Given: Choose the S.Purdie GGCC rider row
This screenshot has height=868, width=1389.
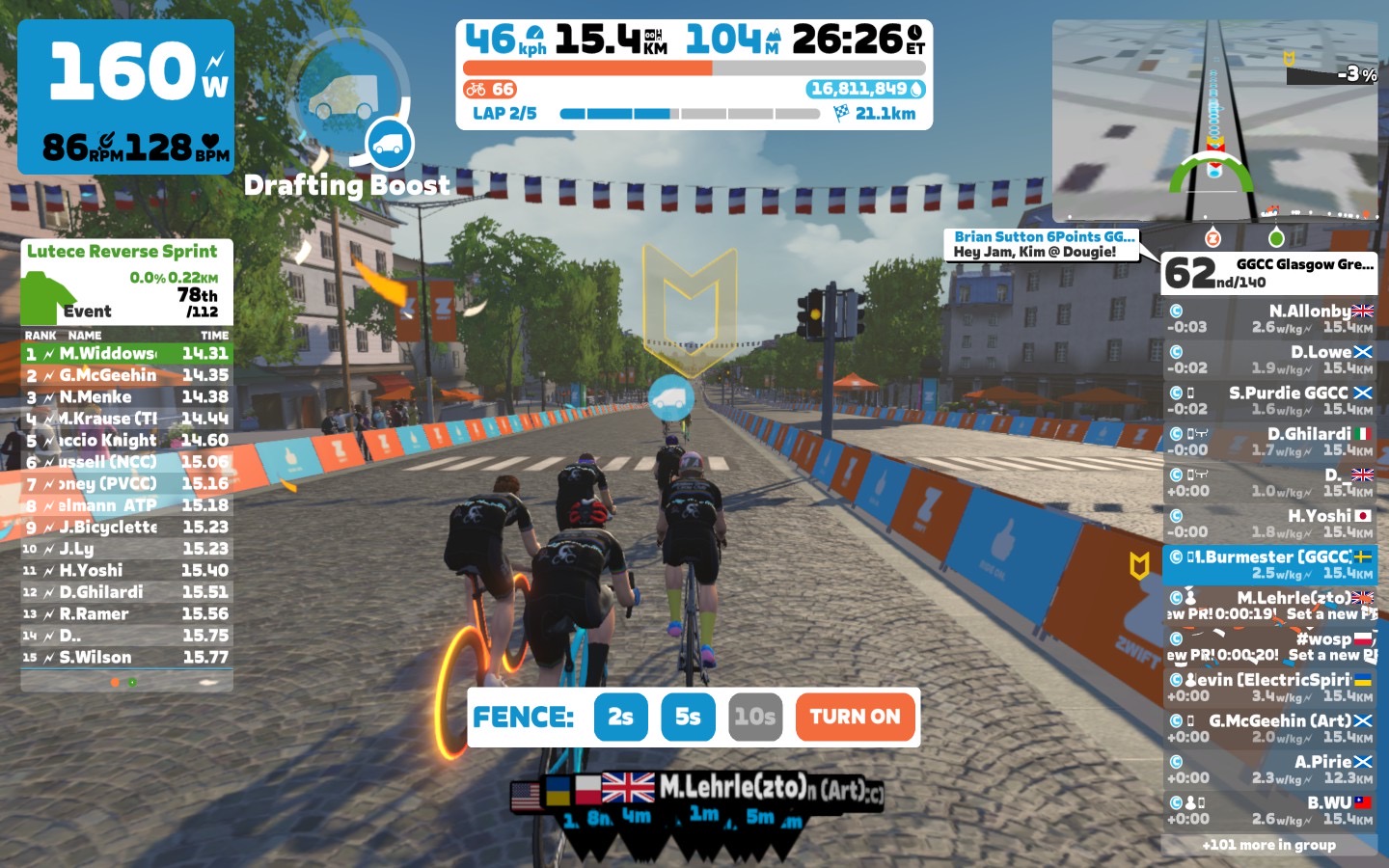Looking at the screenshot, I should [1269, 400].
